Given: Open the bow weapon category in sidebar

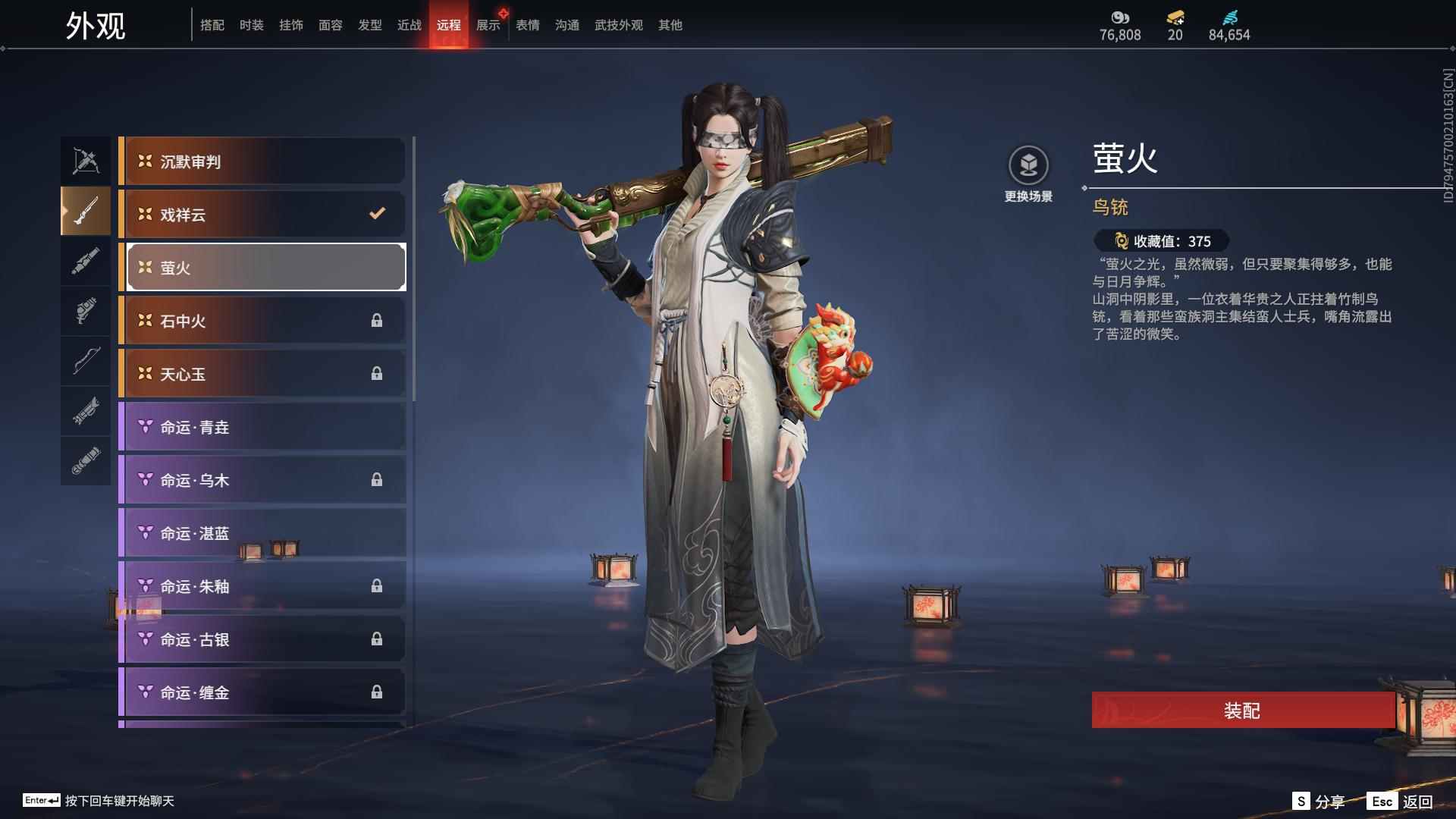Looking at the screenshot, I should click(86, 362).
